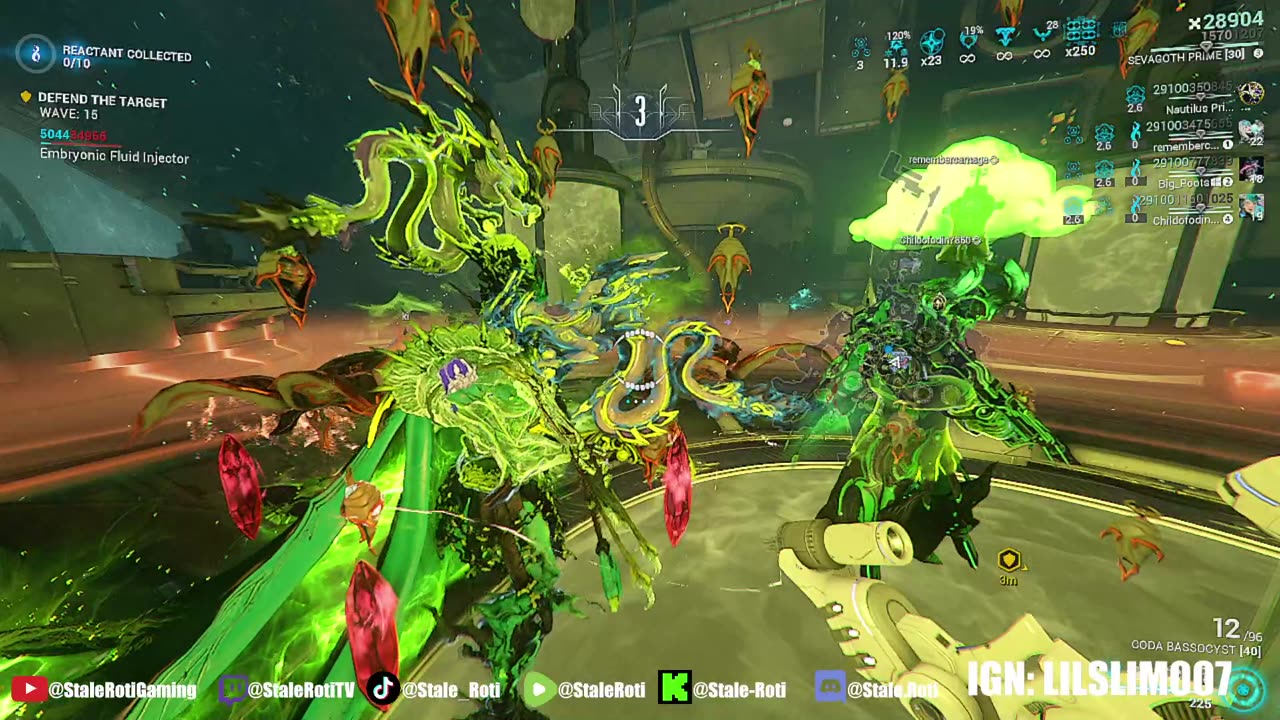This screenshot has height=720, width=1280.
Task: Select the 19% buff icon
Action: pyautogui.click(x=968, y=40)
